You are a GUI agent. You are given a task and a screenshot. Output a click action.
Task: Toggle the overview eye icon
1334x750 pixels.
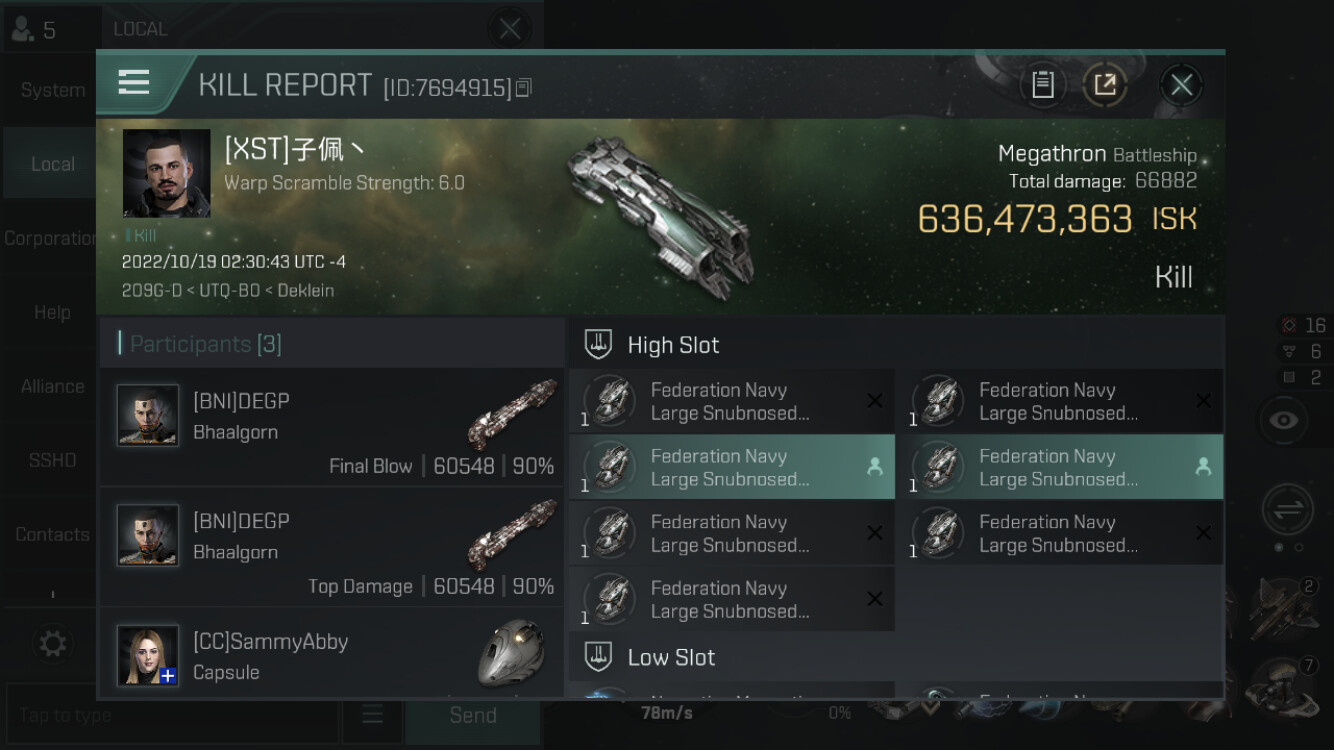click(x=1283, y=420)
